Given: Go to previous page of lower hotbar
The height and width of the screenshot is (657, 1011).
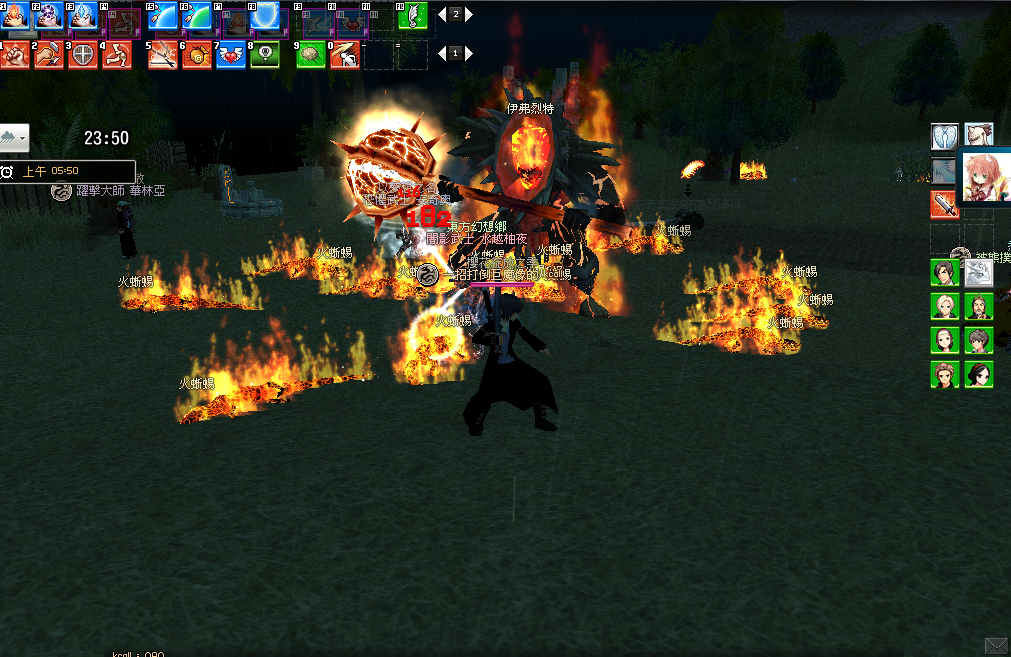Looking at the screenshot, I should tap(442, 53).
